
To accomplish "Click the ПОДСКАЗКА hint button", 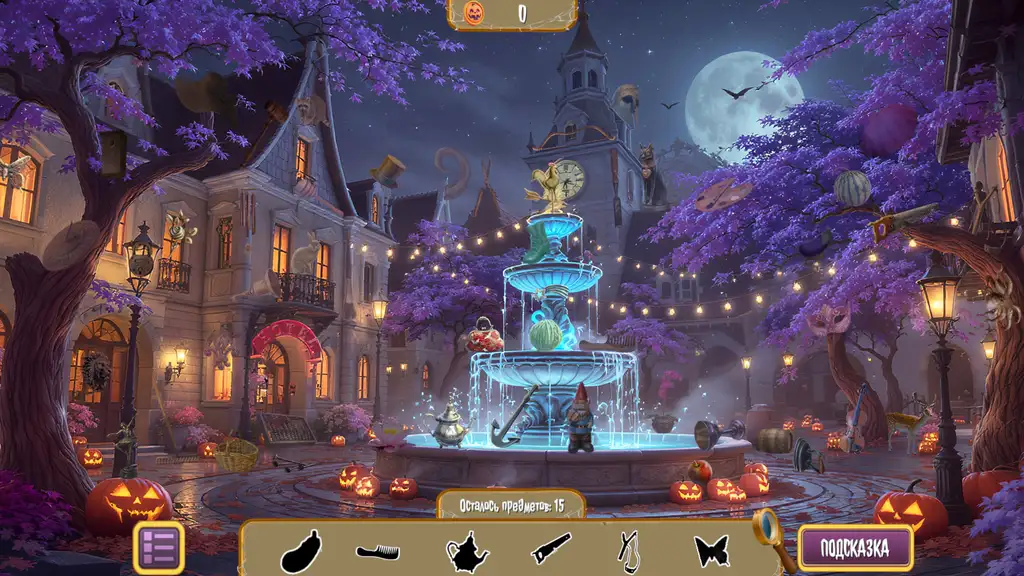I will [x=855, y=548].
